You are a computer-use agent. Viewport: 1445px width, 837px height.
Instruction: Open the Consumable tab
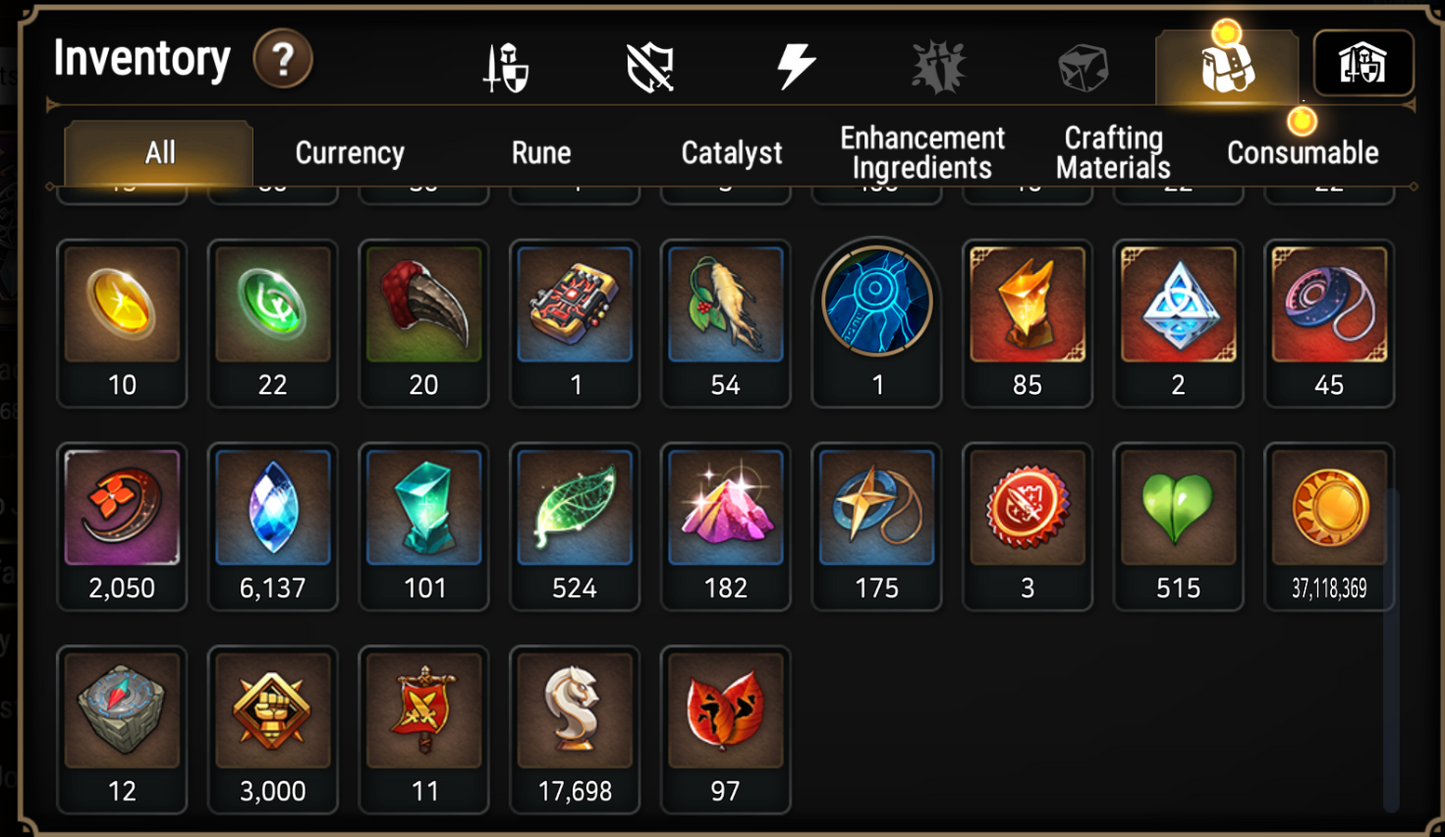[1303, 153]
